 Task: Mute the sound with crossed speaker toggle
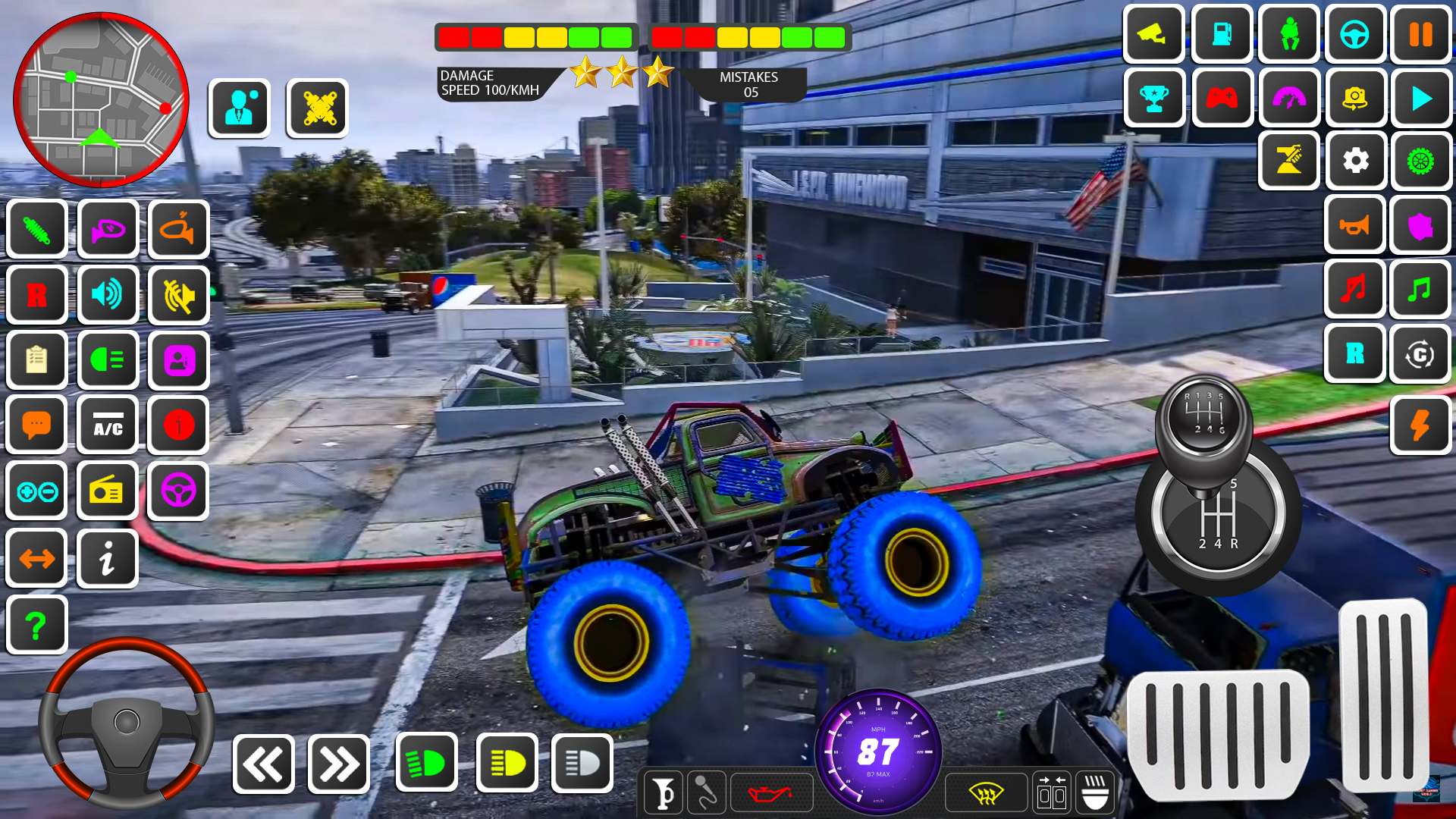(178, 295)
